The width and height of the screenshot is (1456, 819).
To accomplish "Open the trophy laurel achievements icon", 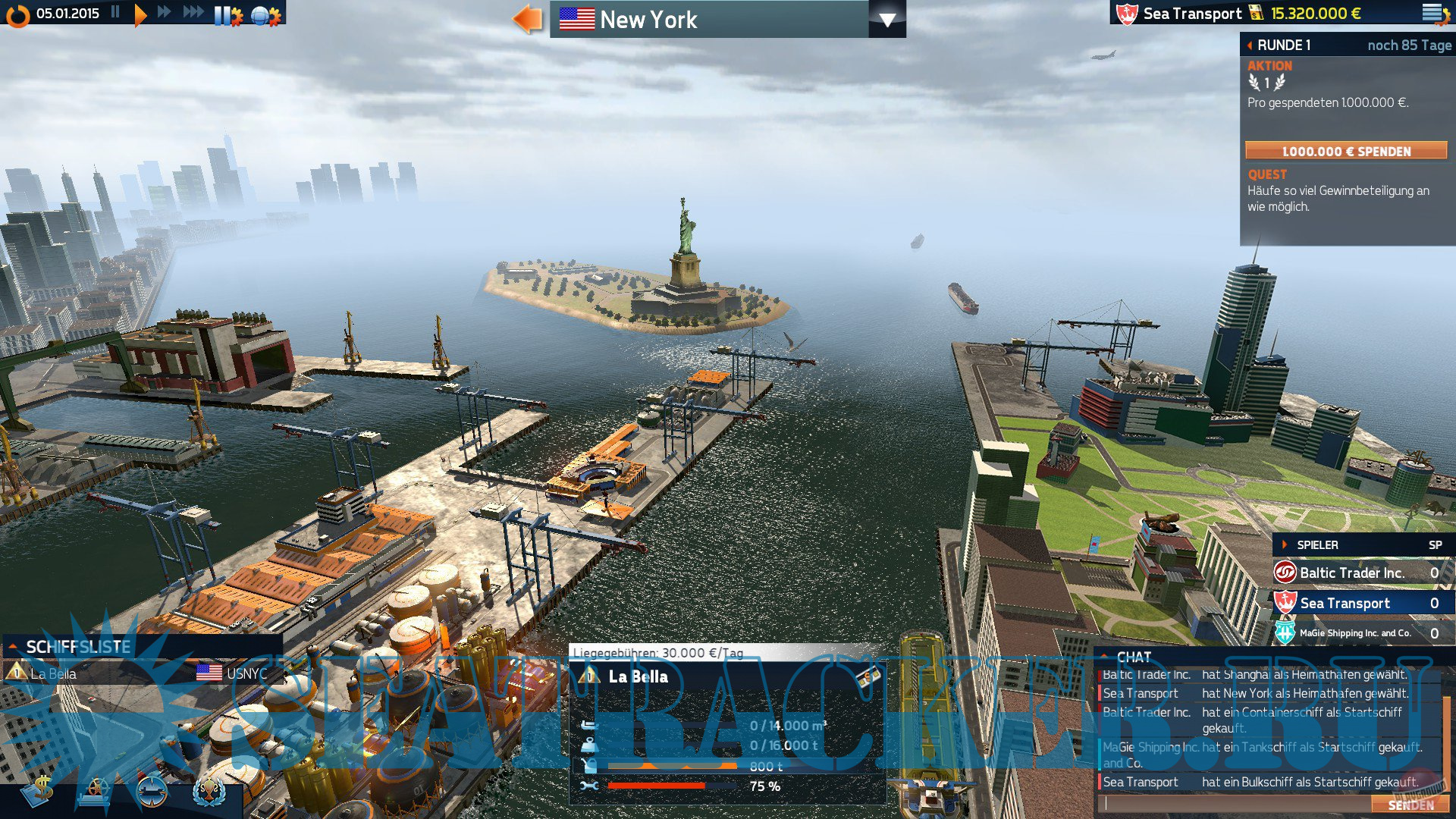I will point(209,792).
